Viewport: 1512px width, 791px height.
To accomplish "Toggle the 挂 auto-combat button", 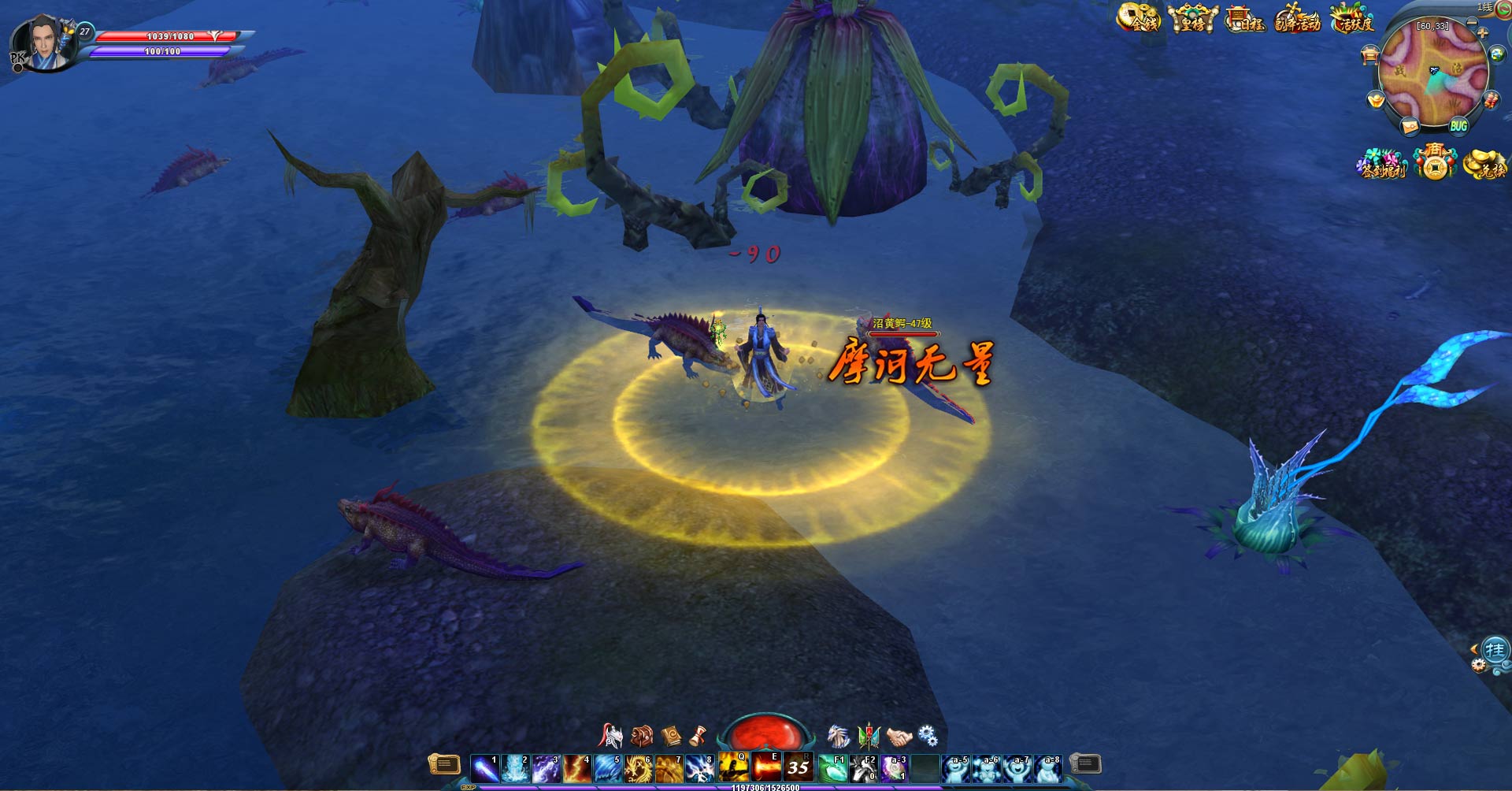I will (1494, 651).
